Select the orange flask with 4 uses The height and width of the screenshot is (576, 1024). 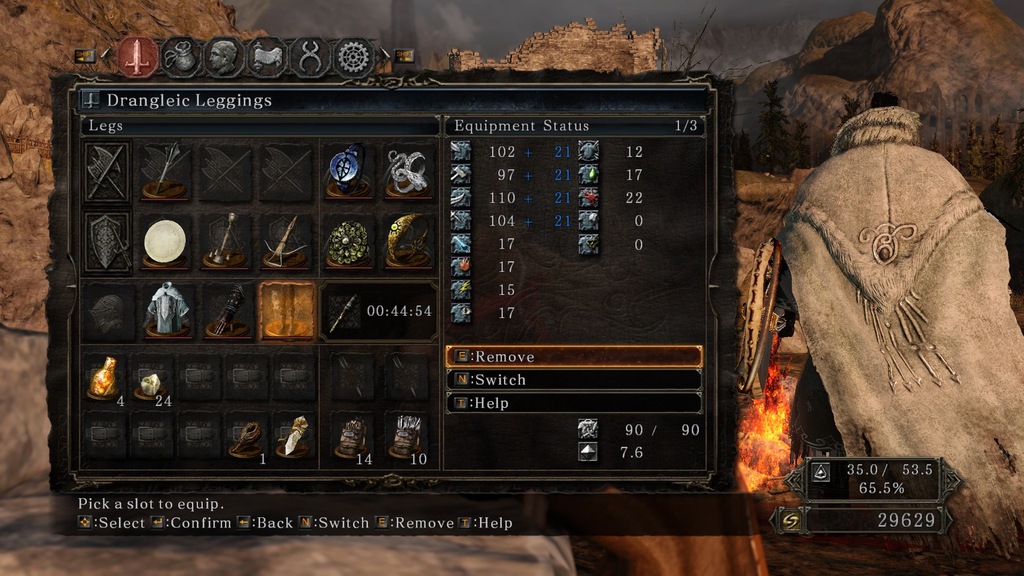(104, 377)
